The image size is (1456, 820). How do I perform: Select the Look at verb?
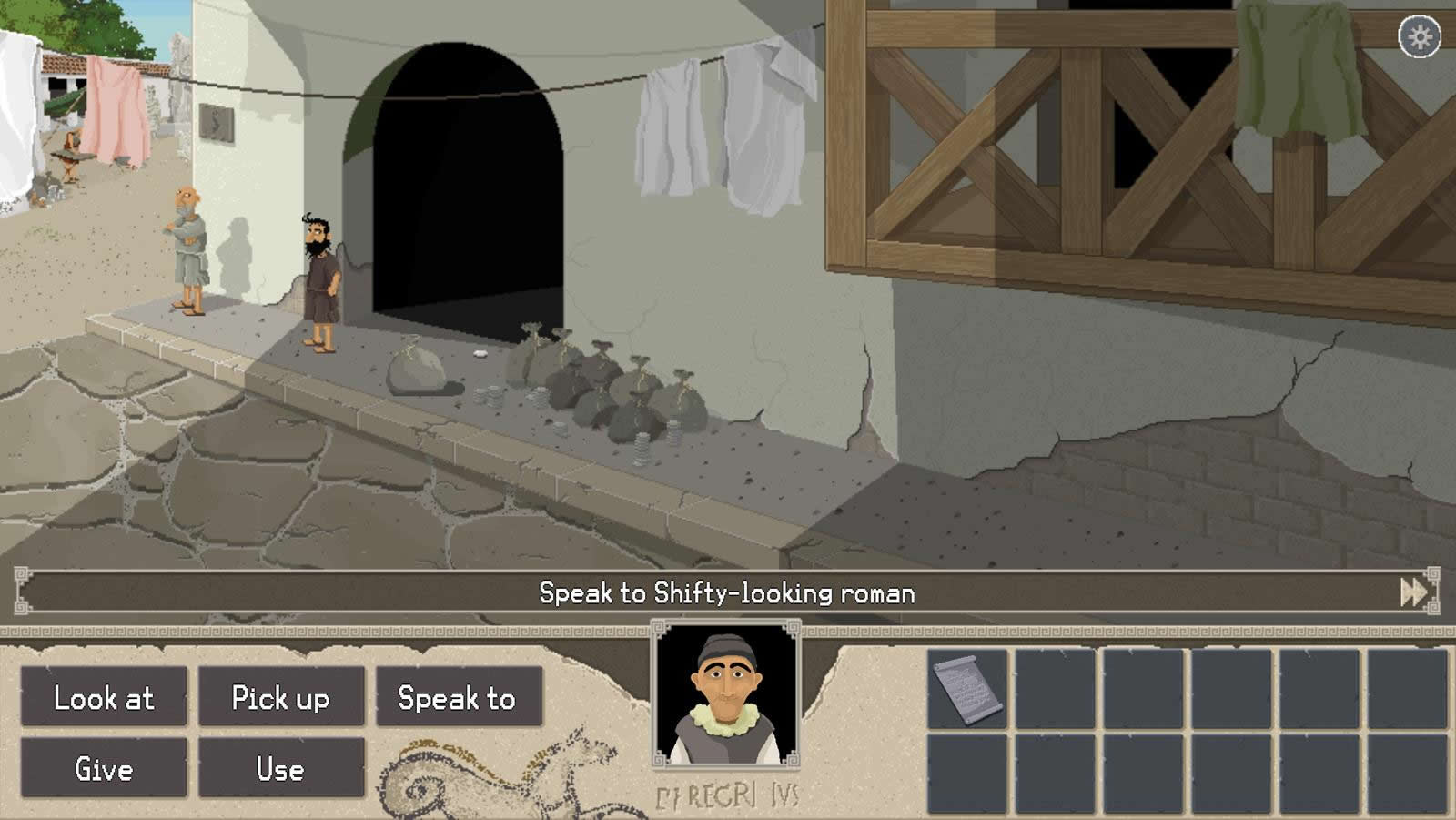(x=104, y=697)
